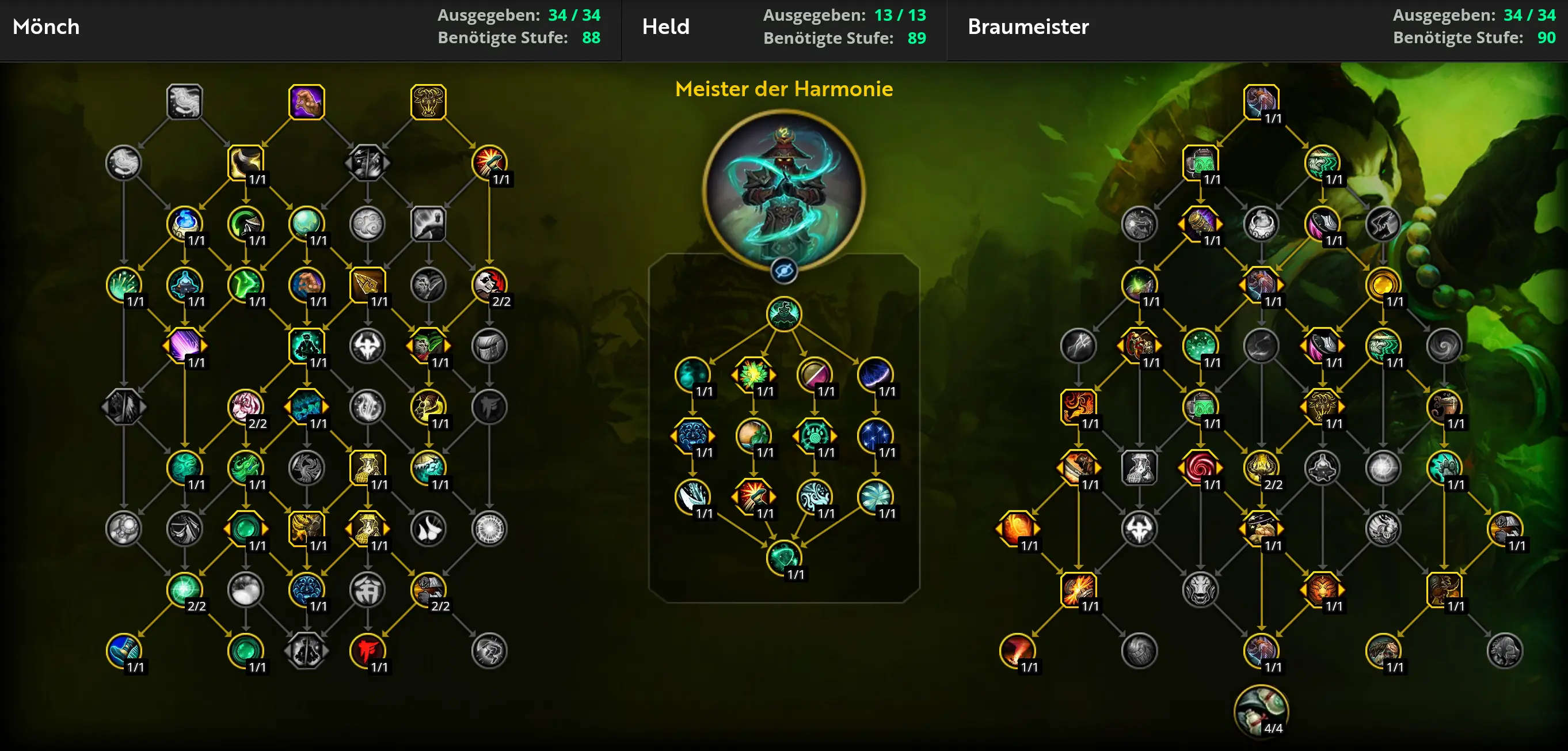
Task: Choose the purple energy beam Mönch talent
Action: pos(184,346)
